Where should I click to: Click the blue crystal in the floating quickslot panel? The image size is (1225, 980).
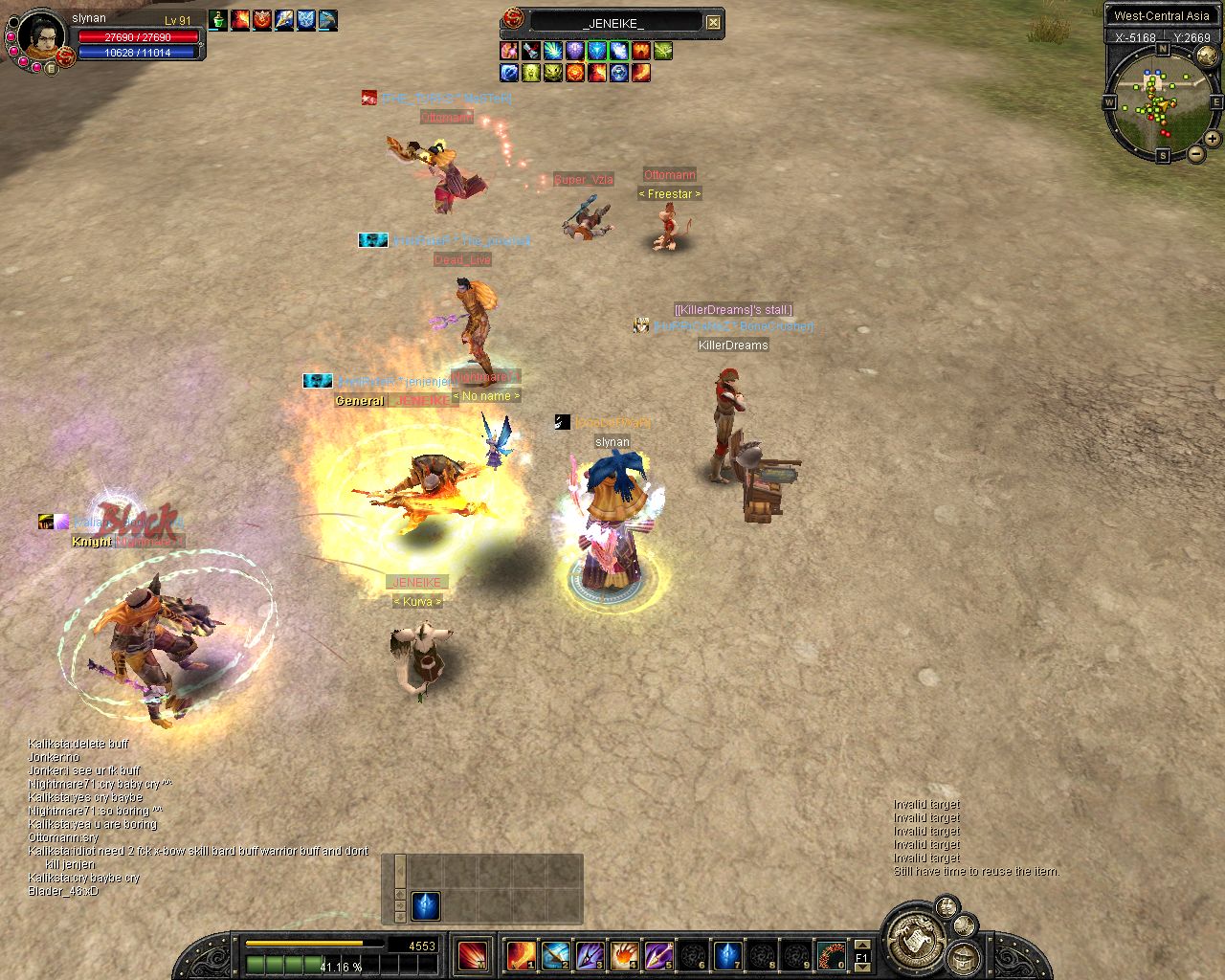[425, 905]
